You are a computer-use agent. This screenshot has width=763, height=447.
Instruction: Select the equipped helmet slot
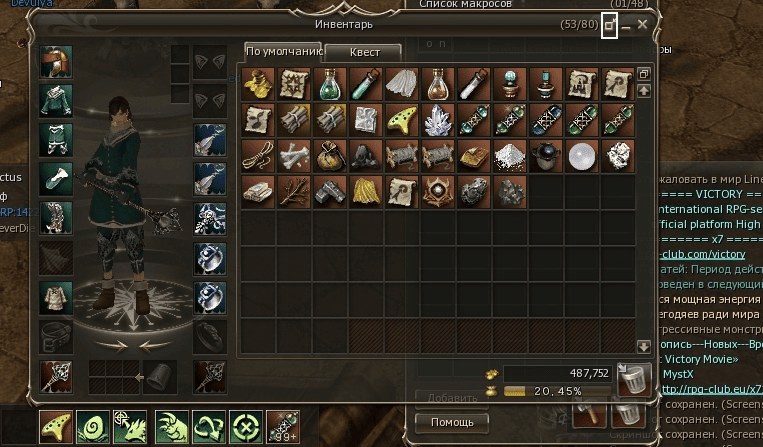[x=55, y=62]
